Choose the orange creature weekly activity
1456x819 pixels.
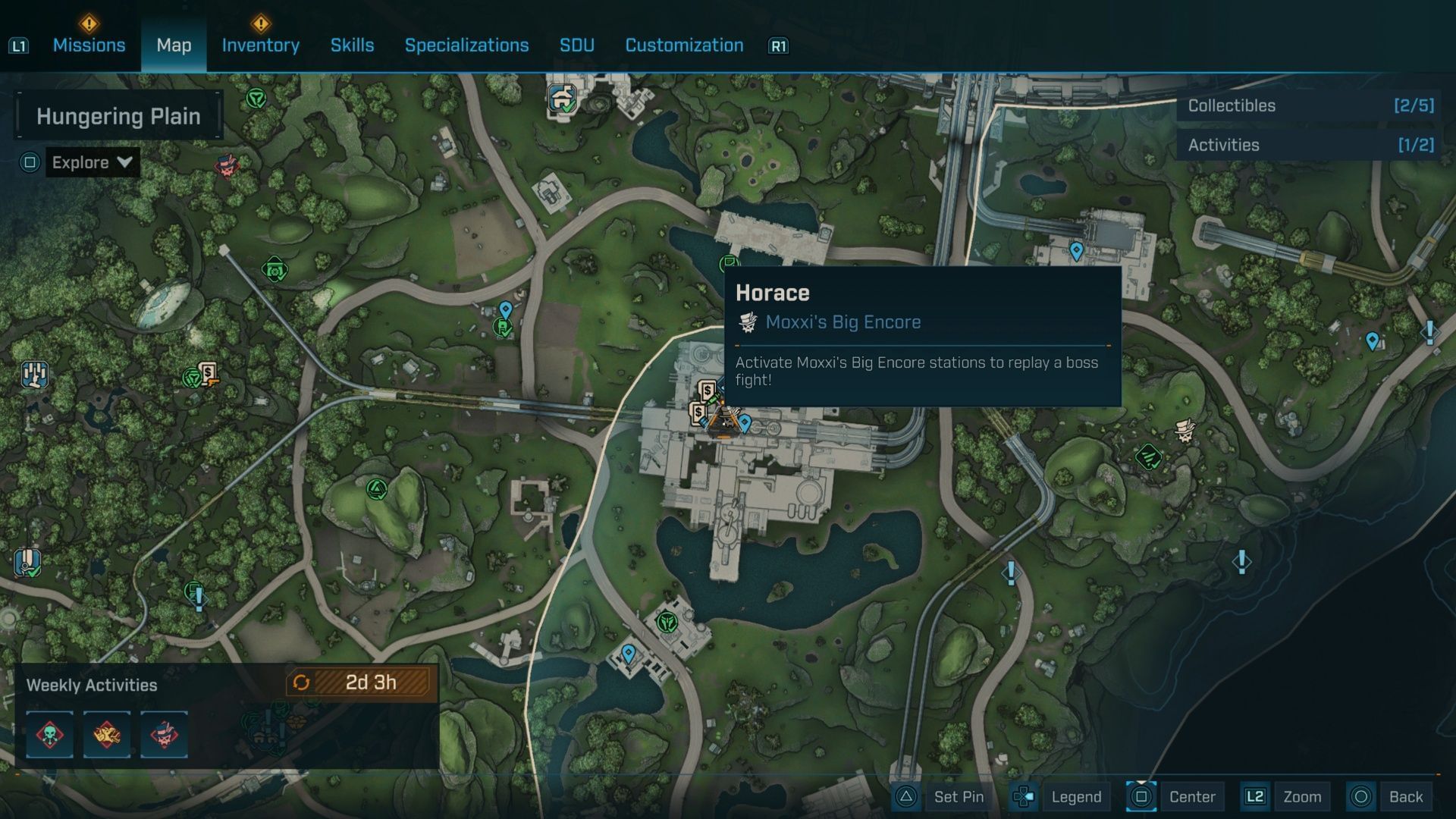(x=107, y=734)
